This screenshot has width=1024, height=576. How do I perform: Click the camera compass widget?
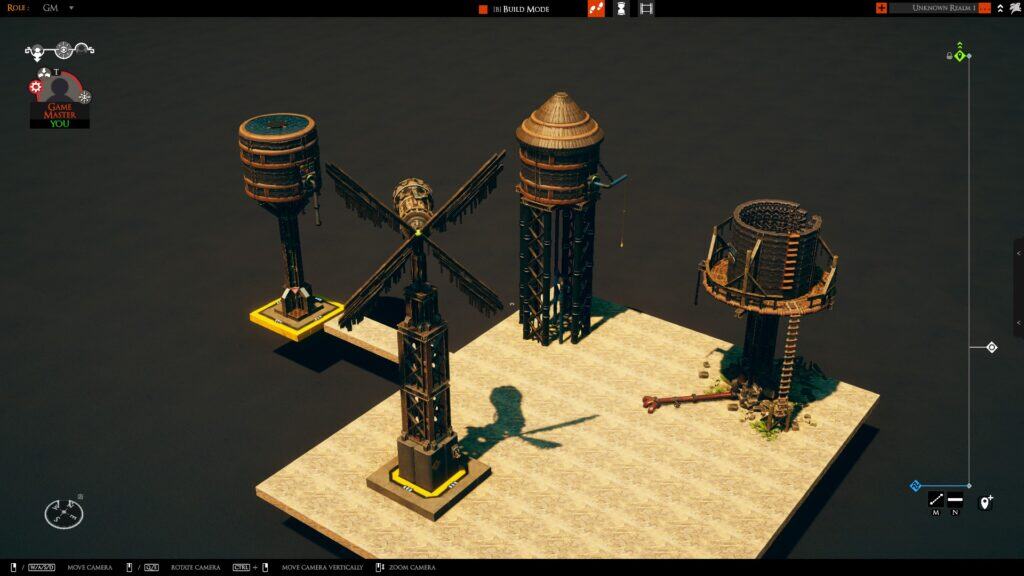click(x=64, y=514)
